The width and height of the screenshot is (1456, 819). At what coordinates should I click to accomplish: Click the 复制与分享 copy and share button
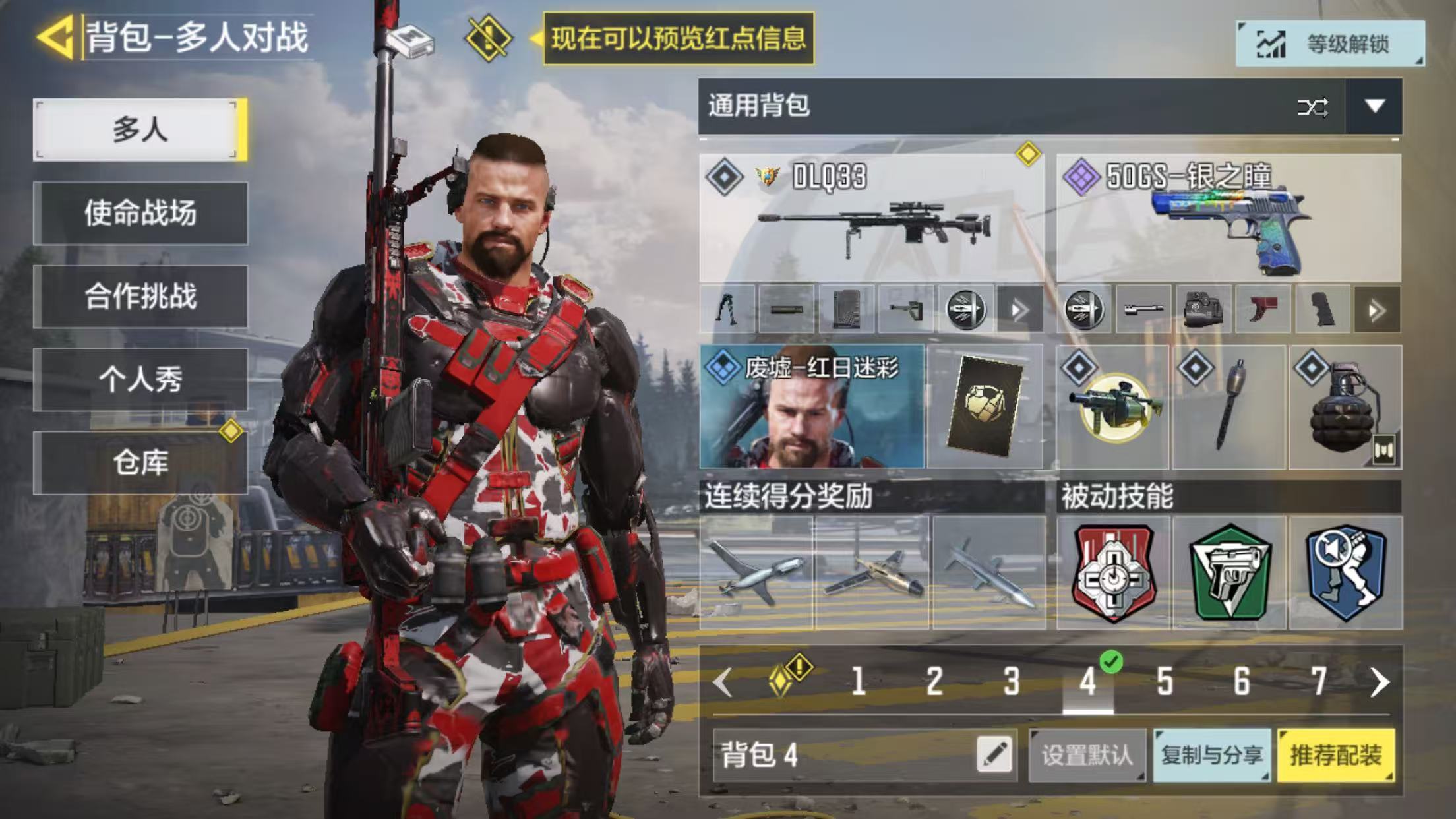click(x=1211, y=755)
